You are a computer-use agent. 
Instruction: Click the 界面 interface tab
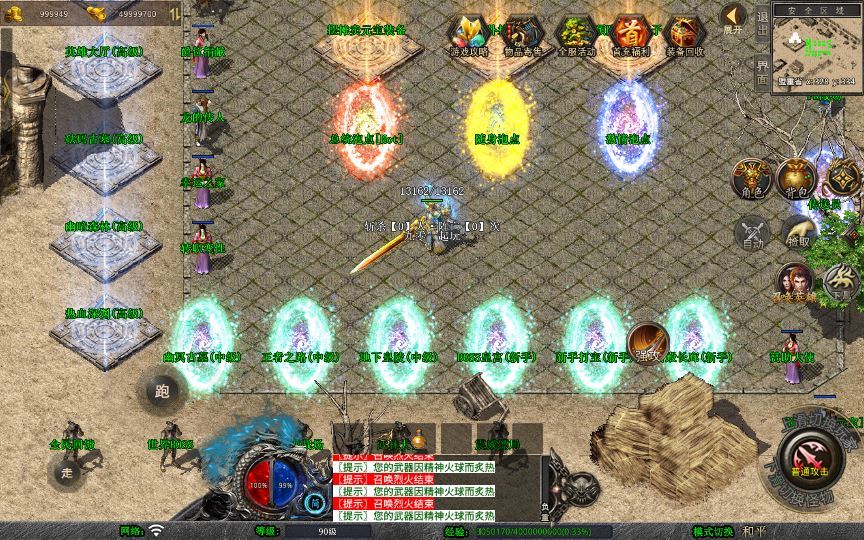[x=762, y=70]
